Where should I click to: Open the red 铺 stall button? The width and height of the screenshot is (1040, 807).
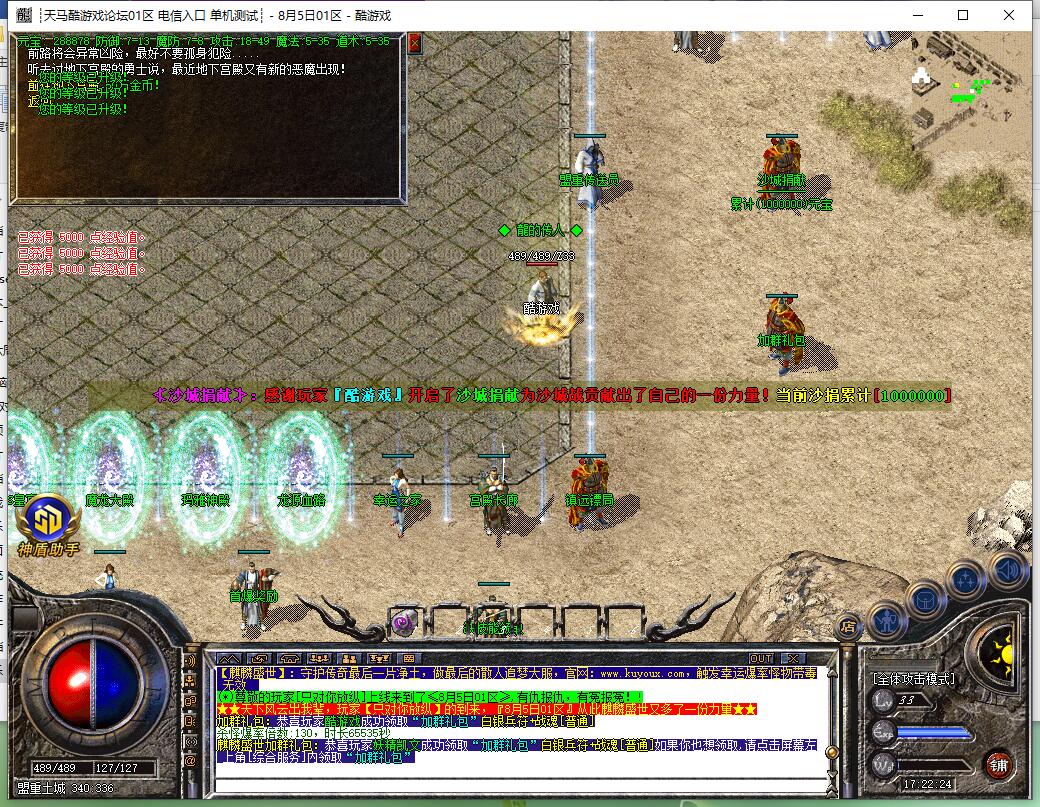click(997, 764)
